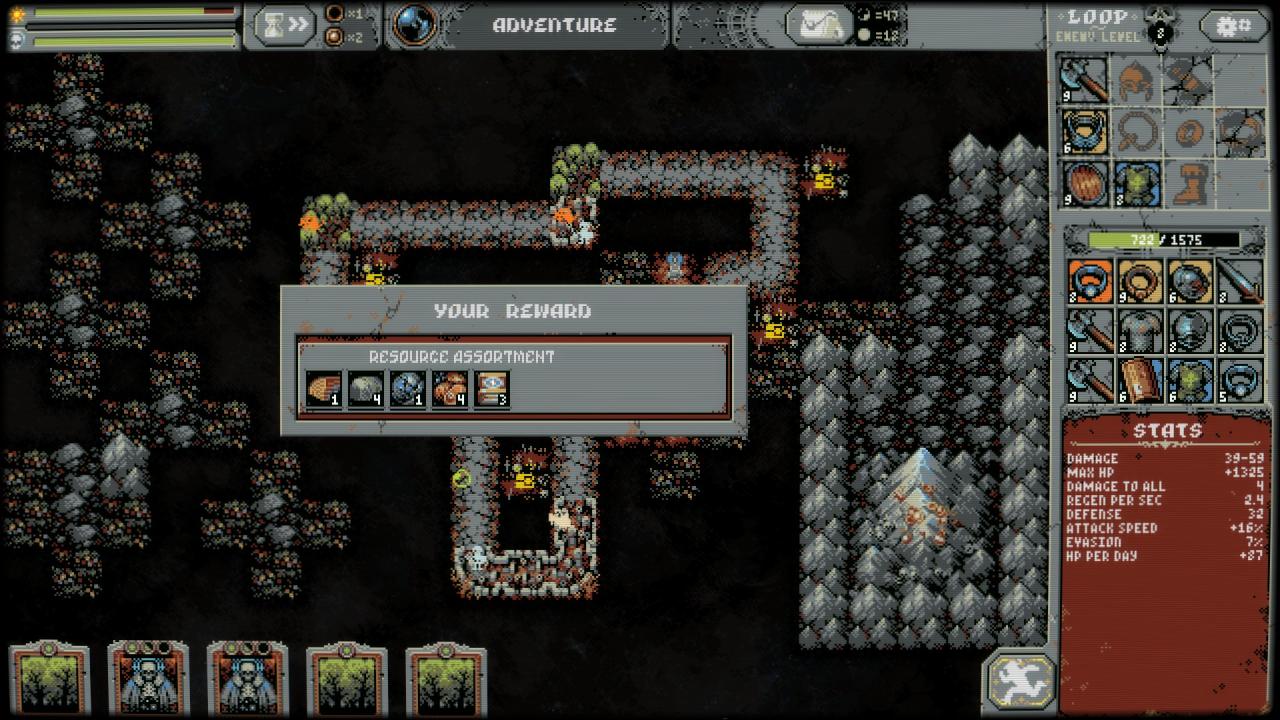This screenshot has width=1280, height=720.
Task: Select the equipped wooden shield slot
Action: (x=1086, y=183)
